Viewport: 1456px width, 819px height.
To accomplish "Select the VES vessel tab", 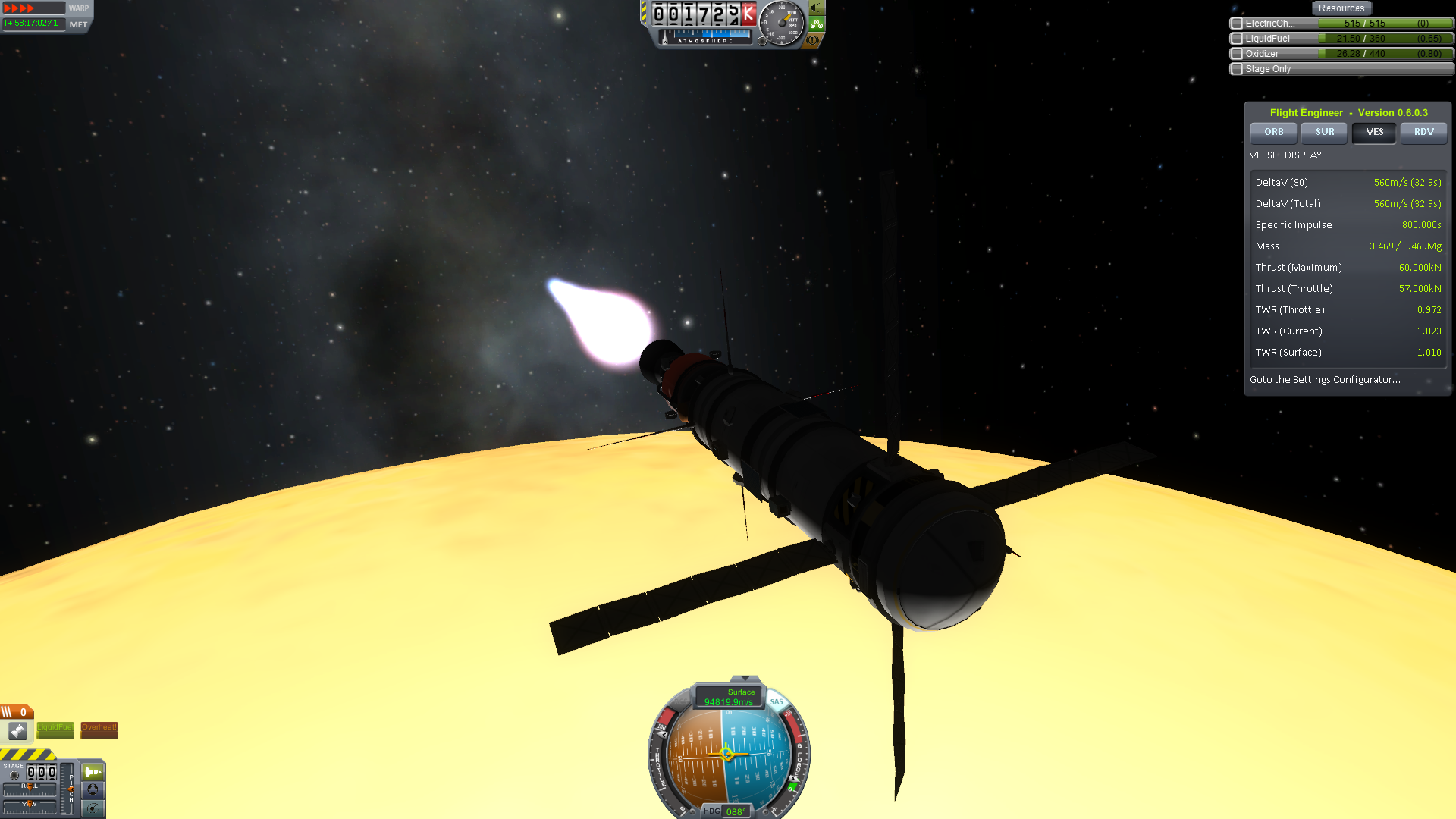I will click(x=1374, y=132).
